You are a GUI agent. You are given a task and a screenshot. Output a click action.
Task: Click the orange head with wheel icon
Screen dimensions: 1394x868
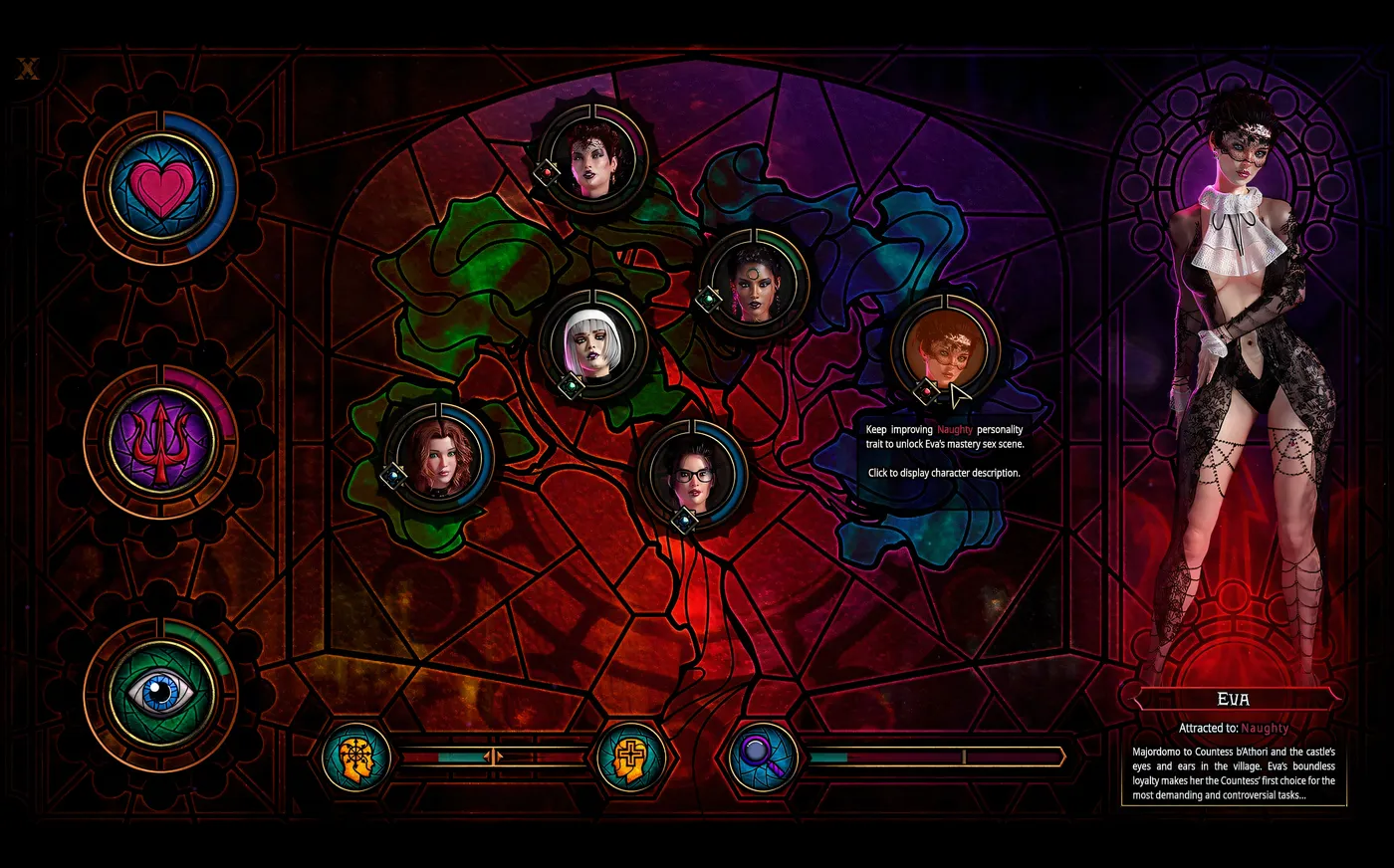tap(356, 759)
